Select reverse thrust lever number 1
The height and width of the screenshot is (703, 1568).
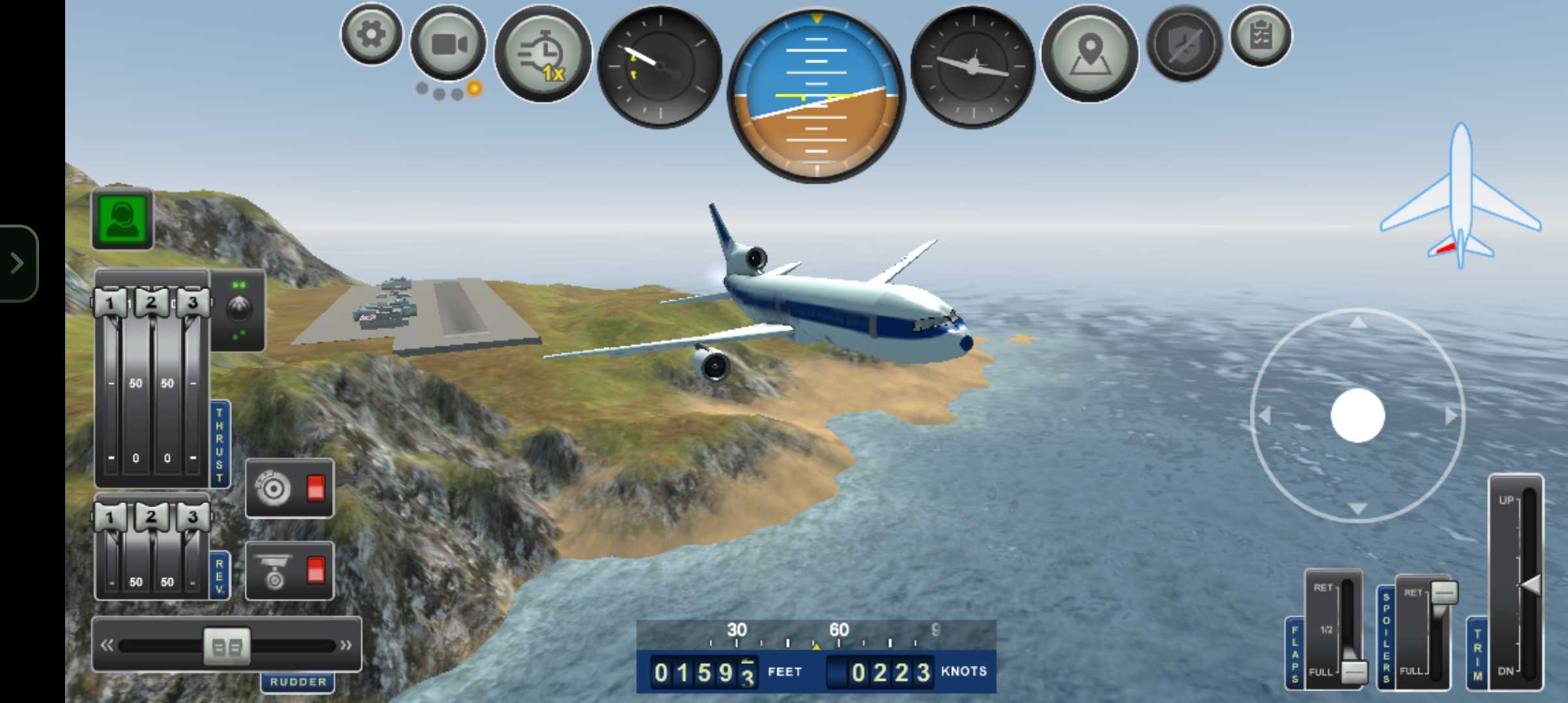[x=109, y=518]
